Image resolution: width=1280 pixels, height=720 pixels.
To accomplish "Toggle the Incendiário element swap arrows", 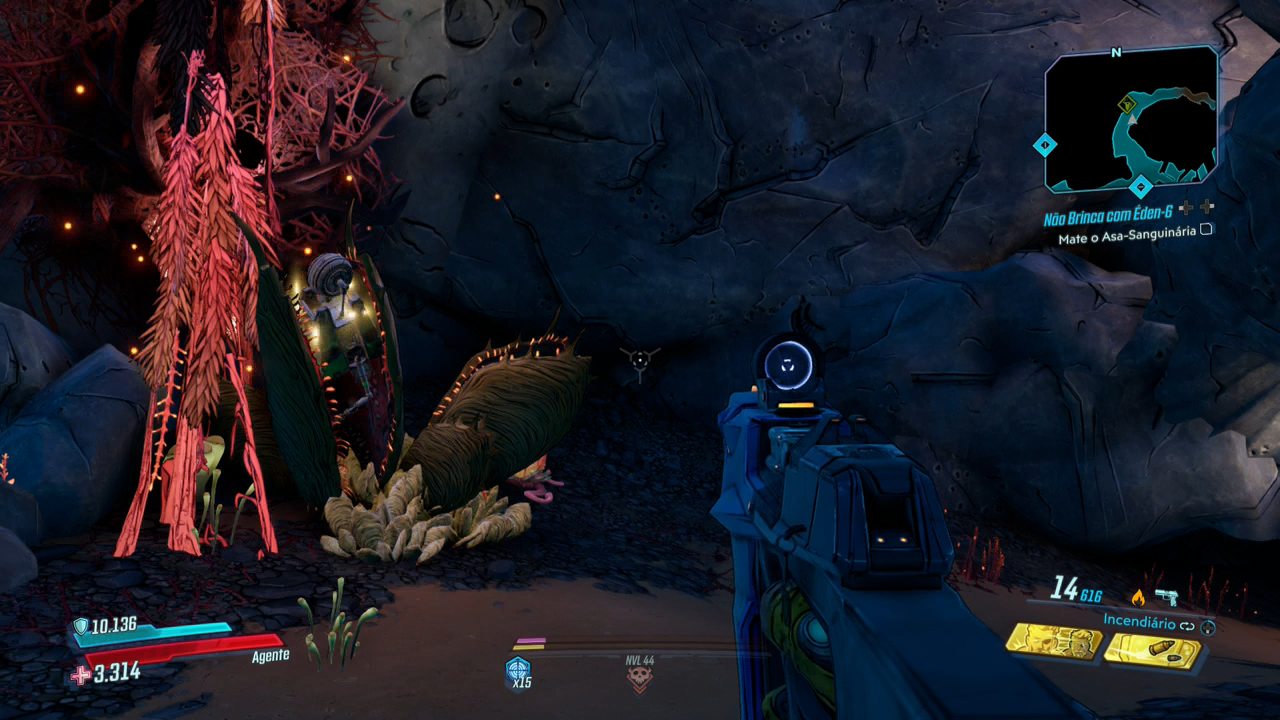I will (x=1187, y=624).
